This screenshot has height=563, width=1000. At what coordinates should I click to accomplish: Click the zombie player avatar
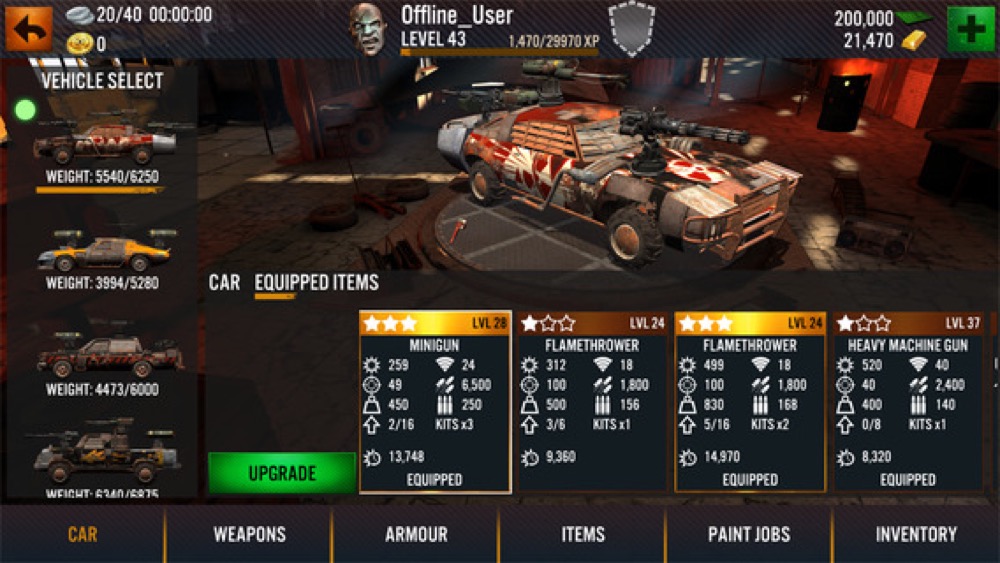[x=367, y=28]
